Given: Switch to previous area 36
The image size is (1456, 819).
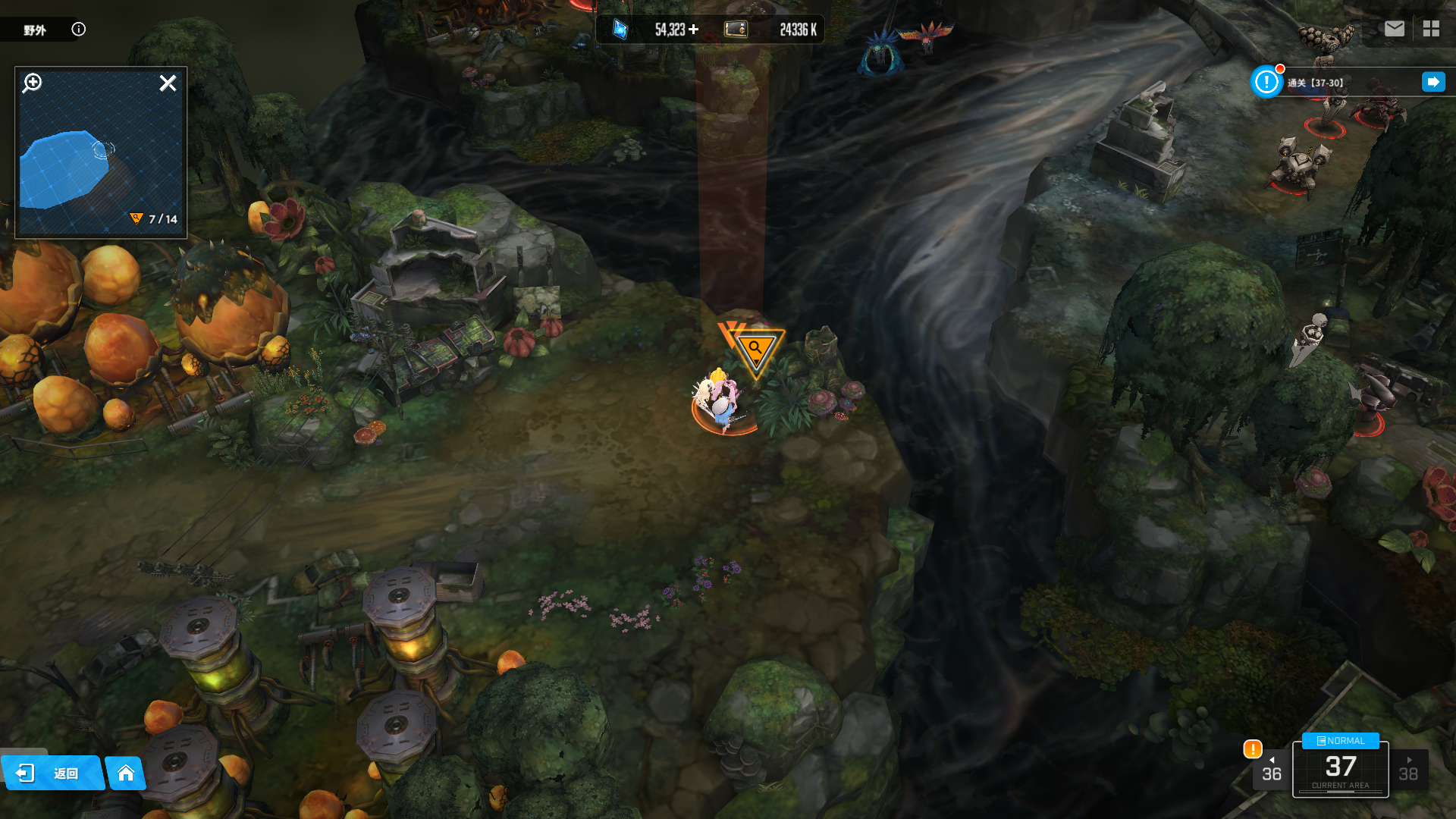Looking at the screenshot, I should [x=1271, y=770].
